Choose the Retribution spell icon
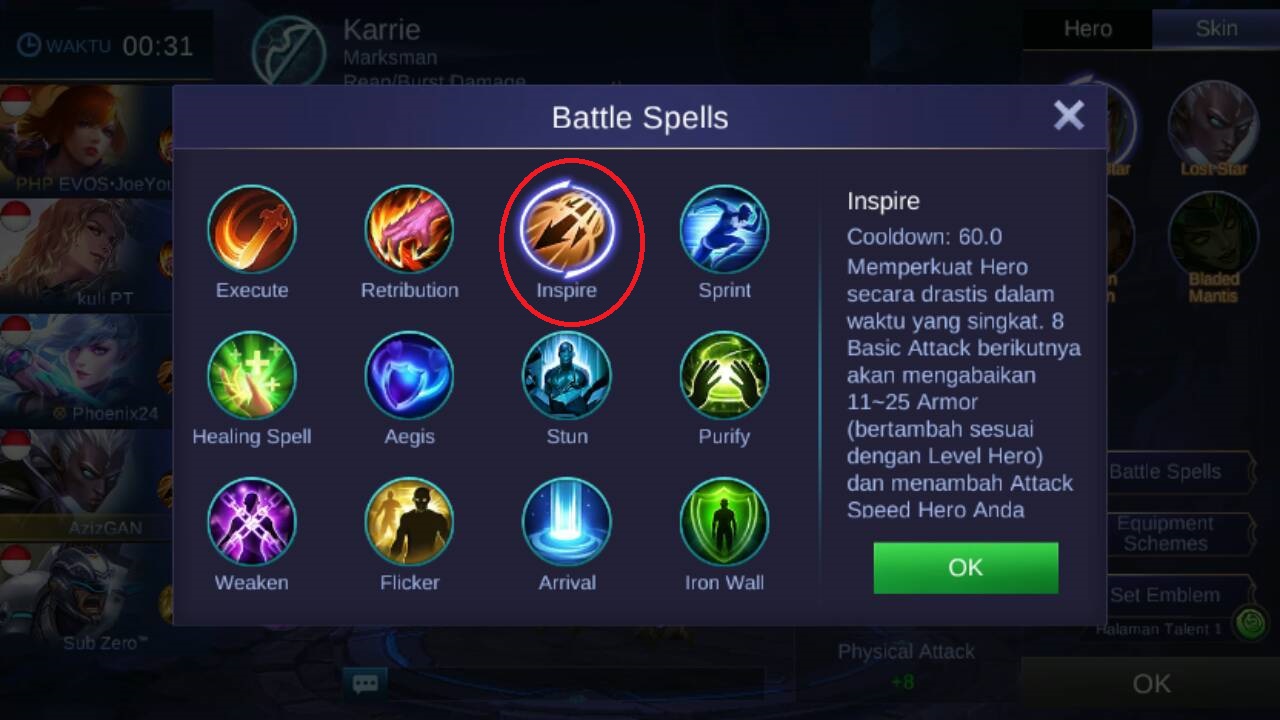The image size is (1280, 720). pos(409,230)
